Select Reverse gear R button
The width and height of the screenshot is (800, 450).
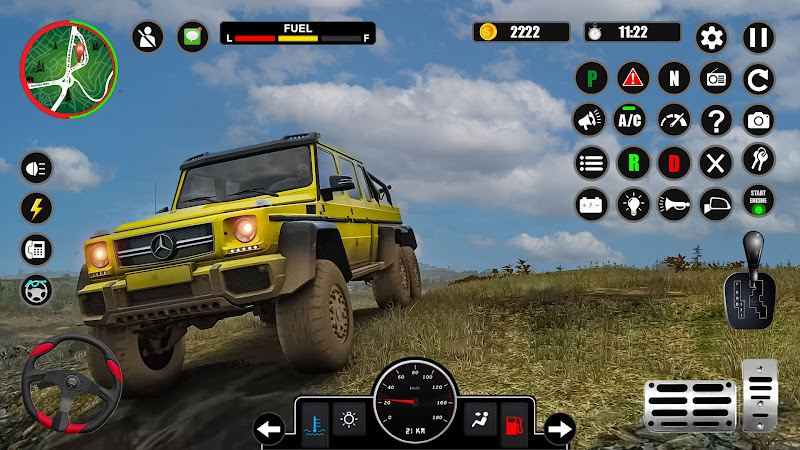click(x=633, y=162)
